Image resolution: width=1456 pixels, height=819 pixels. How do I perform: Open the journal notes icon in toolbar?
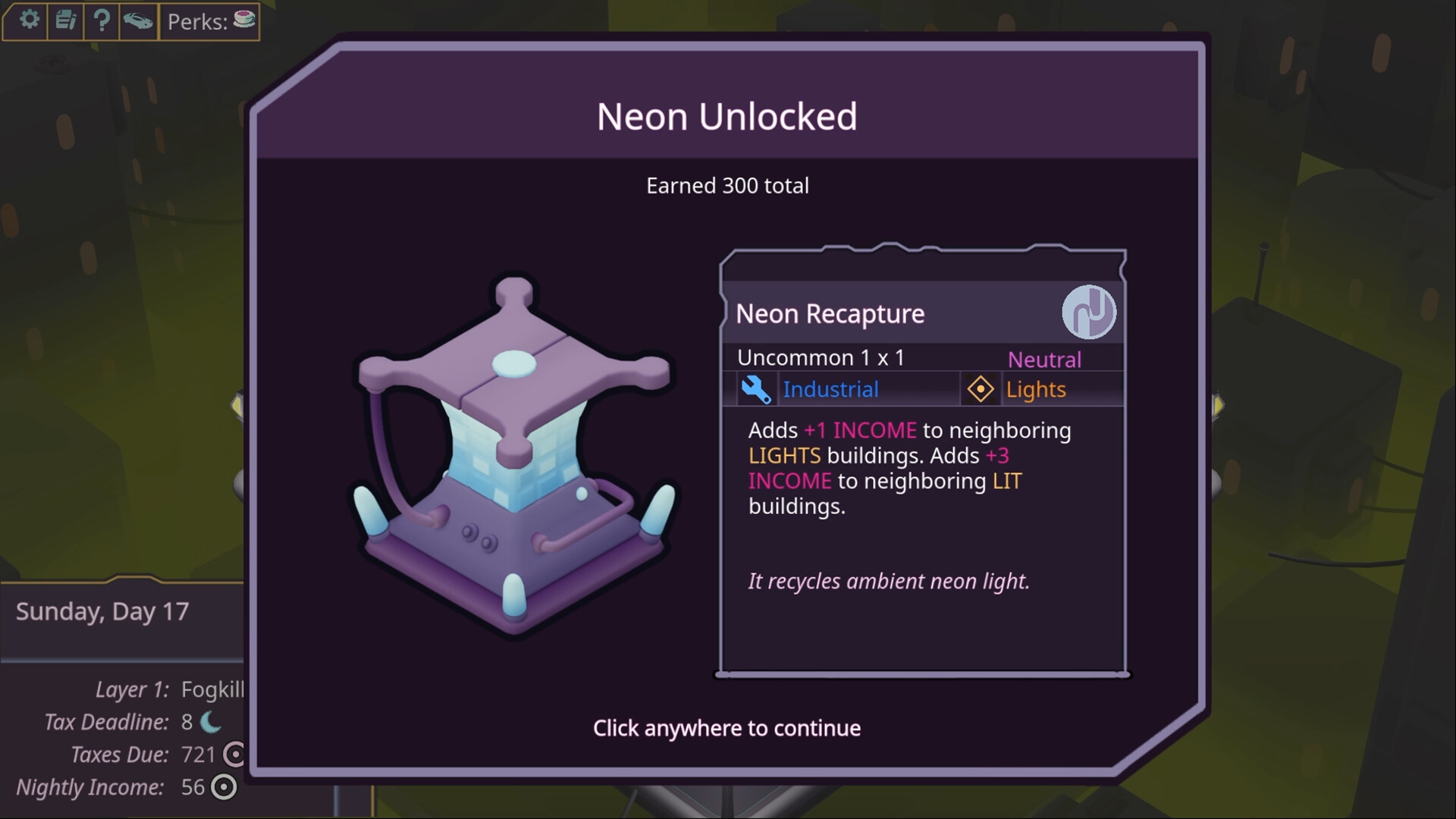[x=65, y=20]
